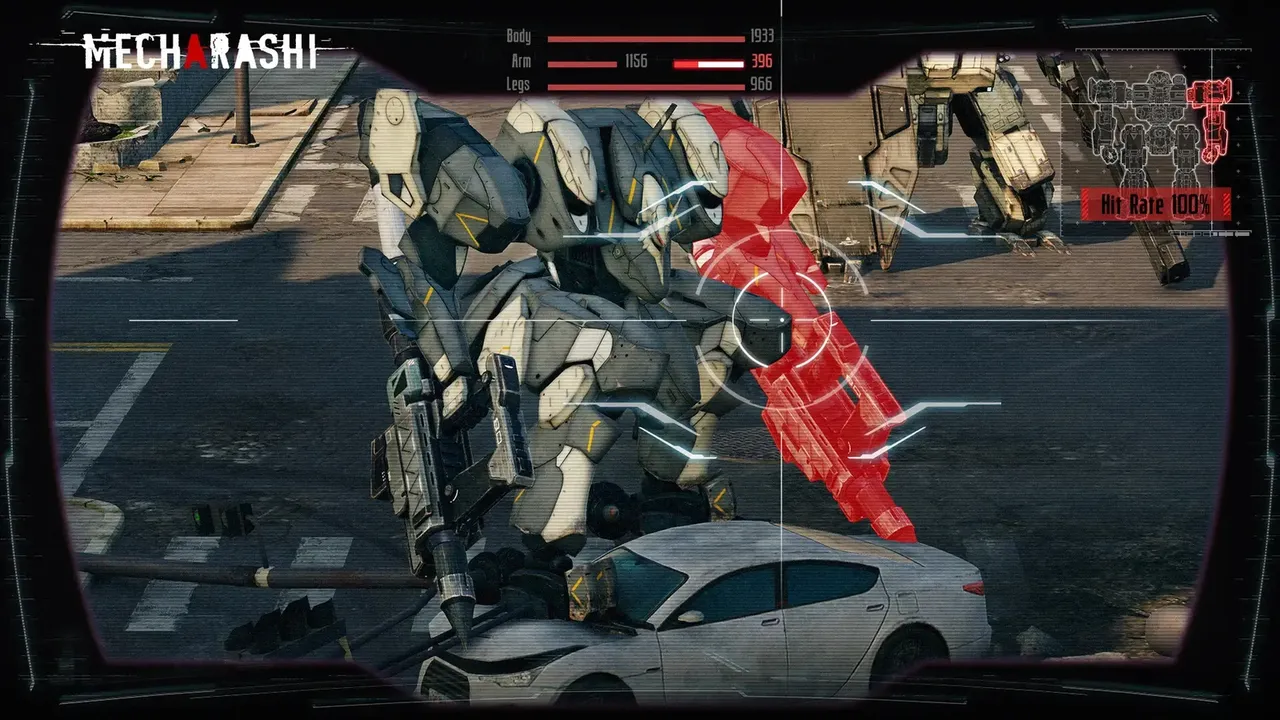Viewport: 1280px width, 720px height.
Task: Select the head on the mech part diagram
Action: [x=1158, y=77]
